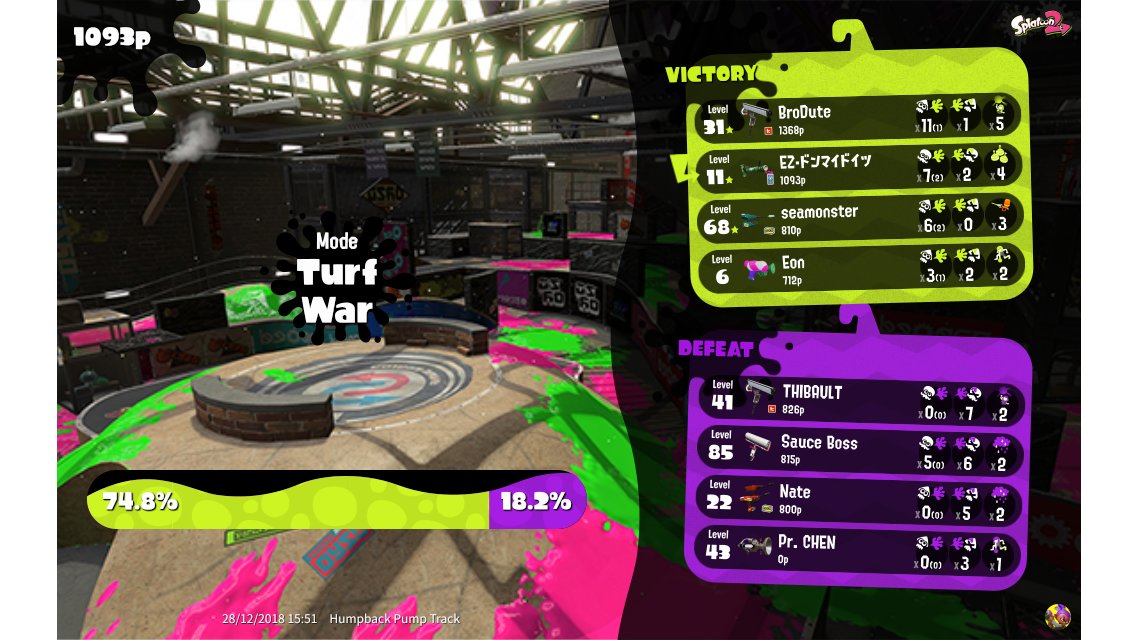Open THIBAULT's defeat row
The height and width of the screenshot is (640, 1138).
pyautogui.click(x=858, y=398)
